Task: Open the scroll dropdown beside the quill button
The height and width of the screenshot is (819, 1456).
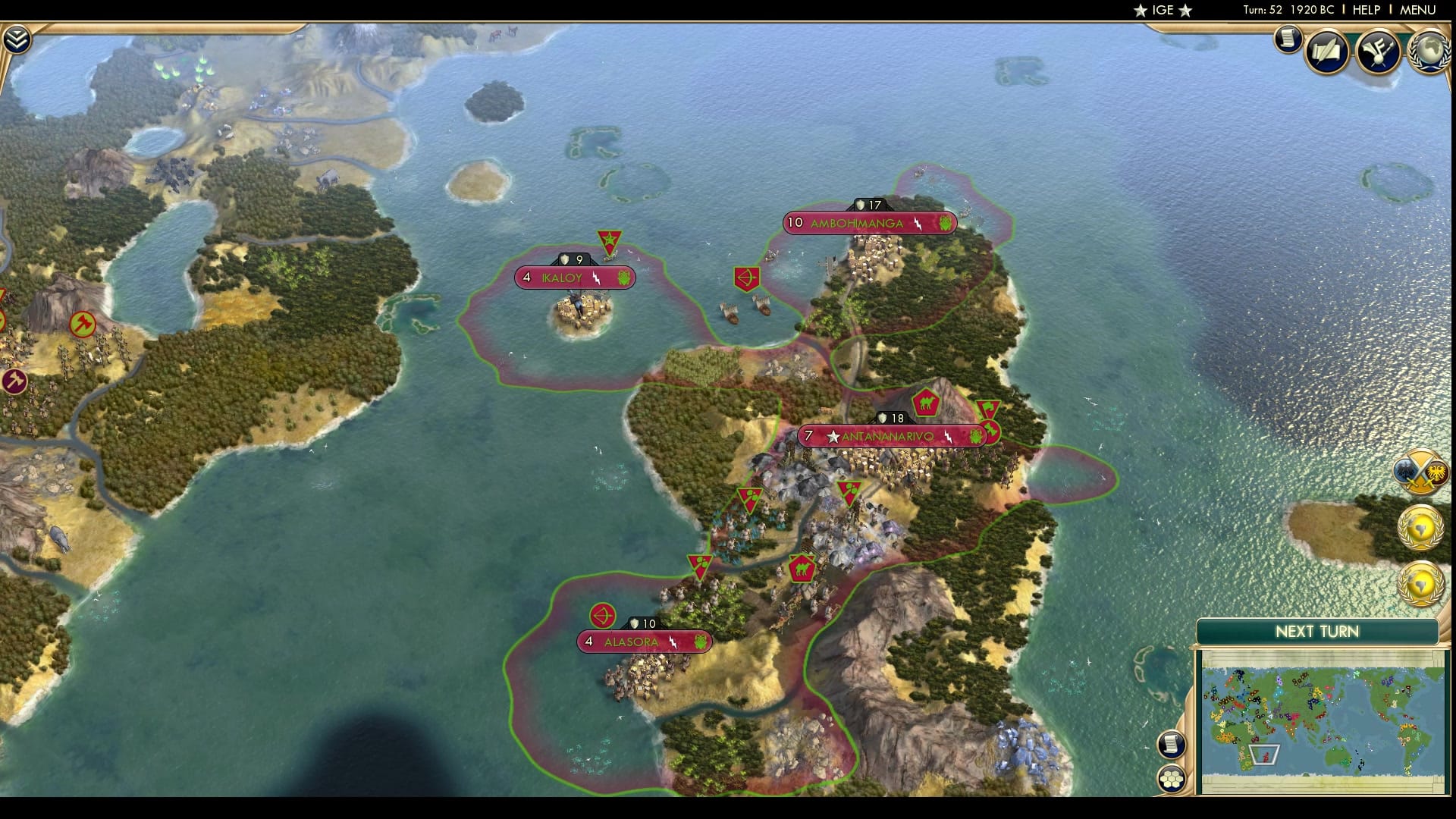Action: coord(1288,39)
